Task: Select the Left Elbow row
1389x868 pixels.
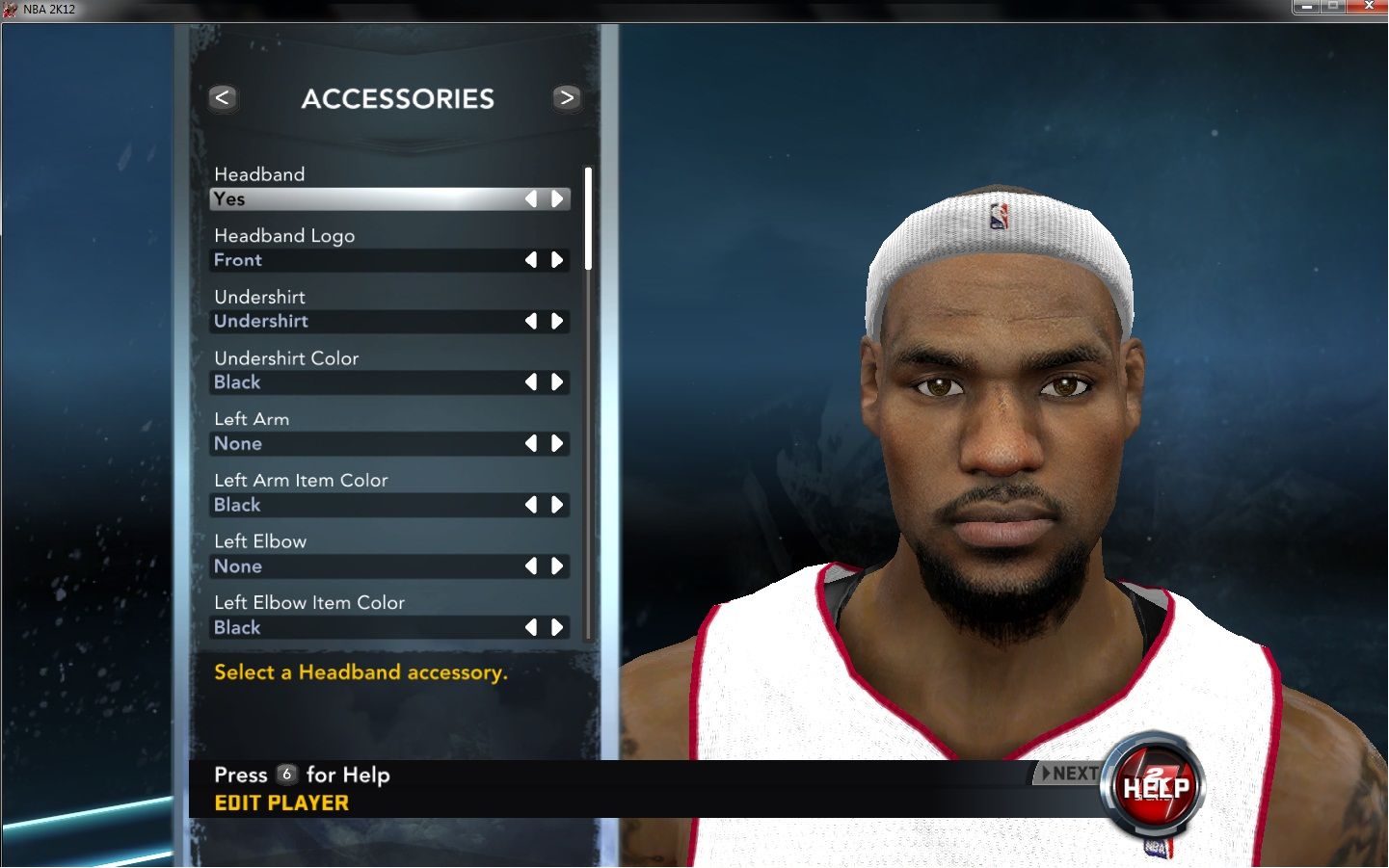Action: click(x=366, y=566)
